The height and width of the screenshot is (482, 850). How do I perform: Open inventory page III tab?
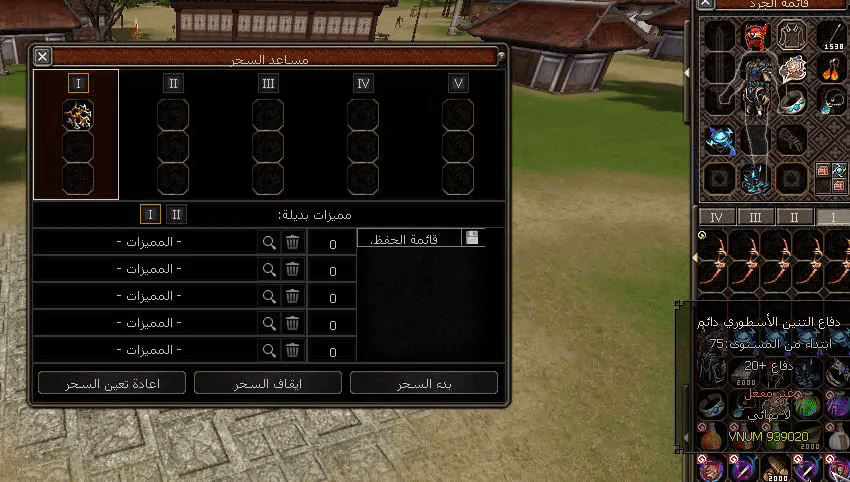(x=755, y=217)
